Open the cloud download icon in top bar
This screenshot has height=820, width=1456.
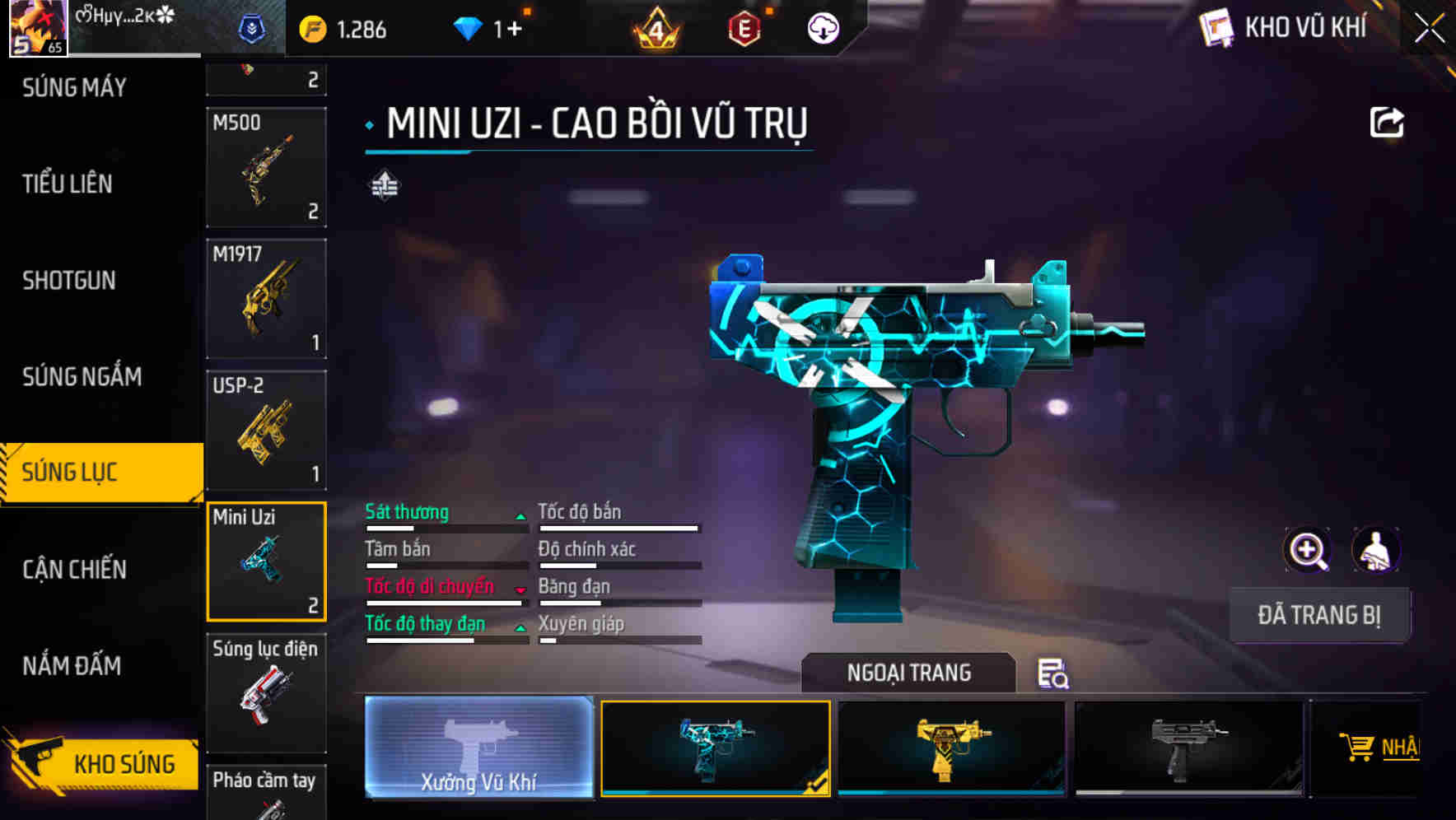click(x=823, y=27)
